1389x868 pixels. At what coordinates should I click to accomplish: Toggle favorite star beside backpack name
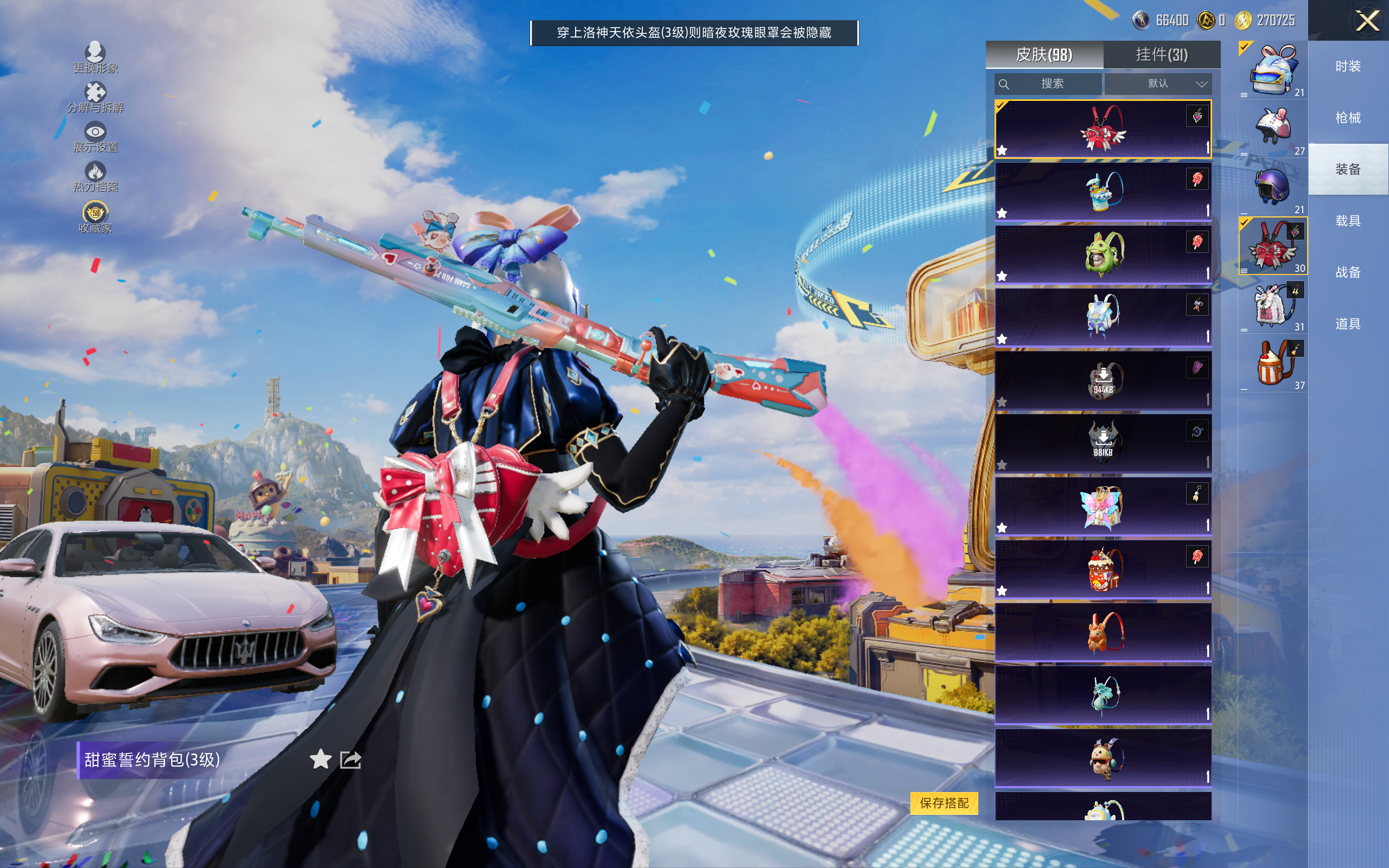pyautogui.click(x=320, y=759)
